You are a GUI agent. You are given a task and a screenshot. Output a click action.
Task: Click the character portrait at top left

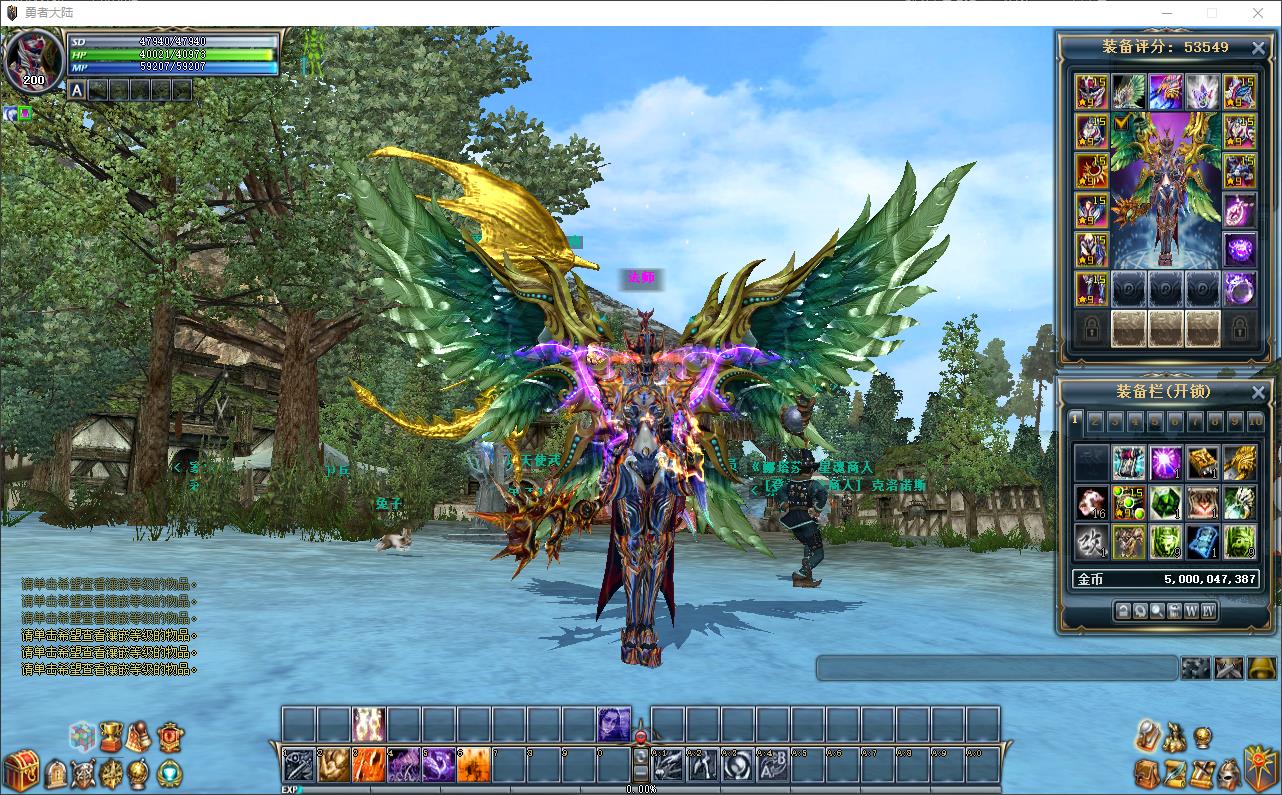click(34, 61)
